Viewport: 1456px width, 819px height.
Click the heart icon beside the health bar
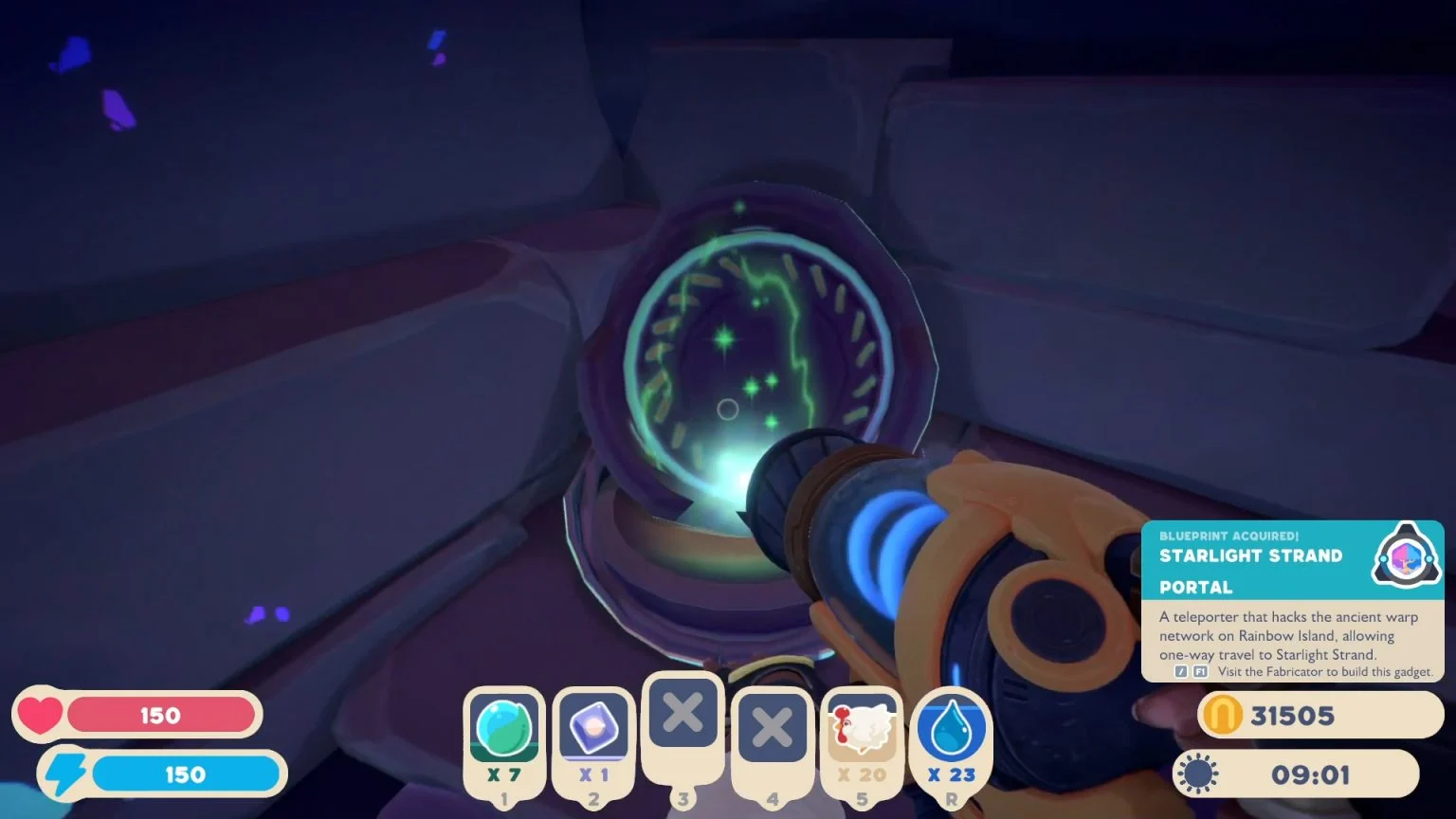40,715
